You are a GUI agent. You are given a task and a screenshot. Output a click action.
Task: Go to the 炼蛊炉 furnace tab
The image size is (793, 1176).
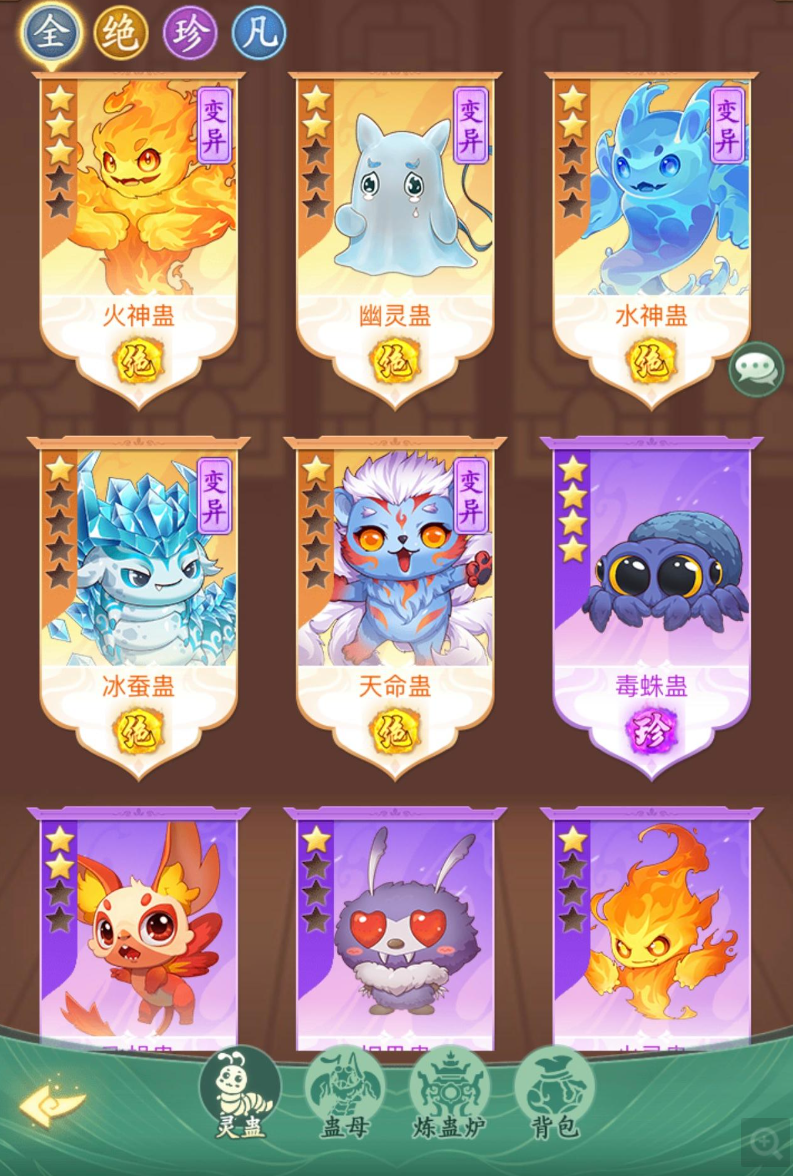[449, 1097]
